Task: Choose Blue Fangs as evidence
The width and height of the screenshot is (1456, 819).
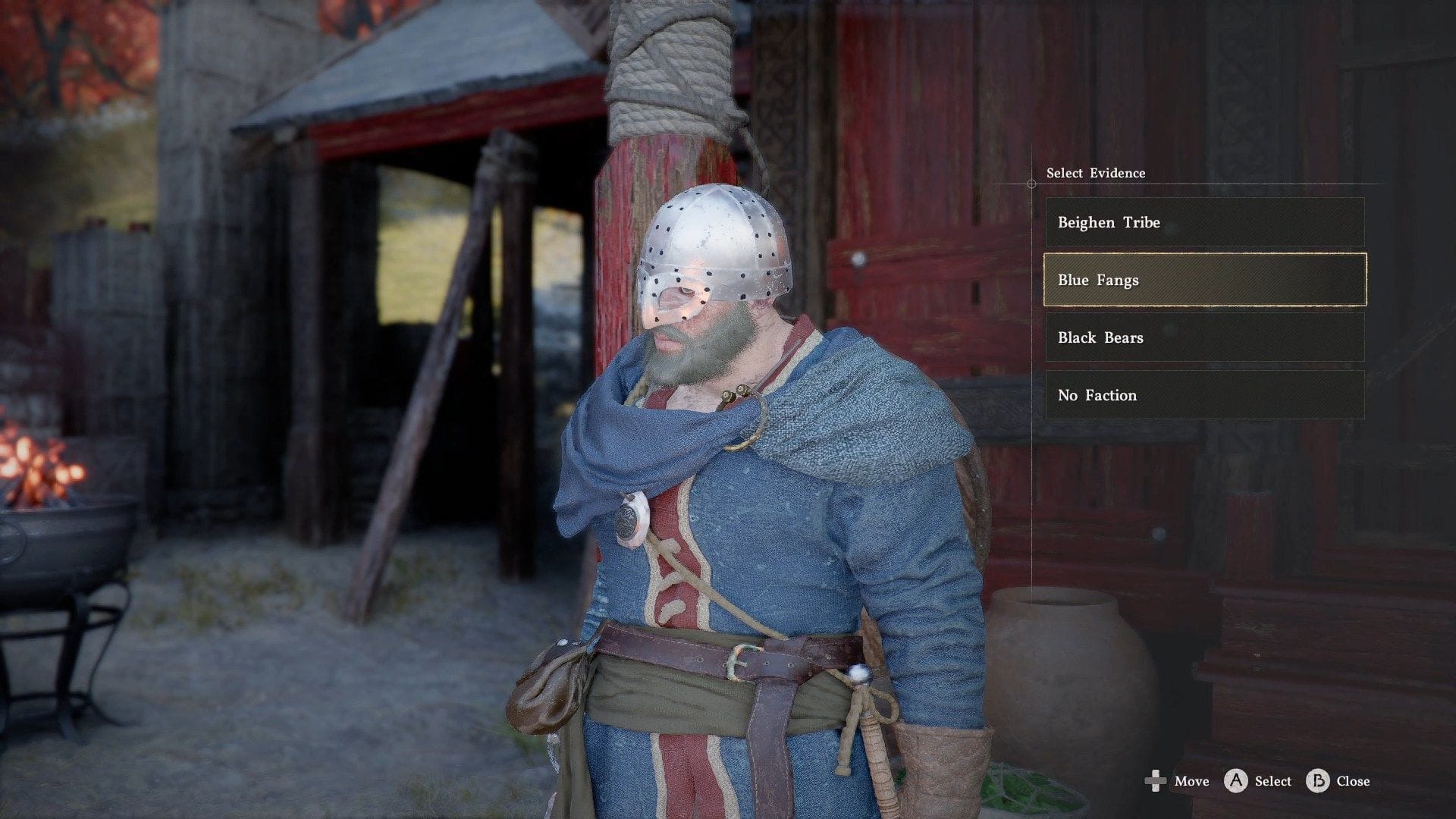Action: coord(1204,280)
